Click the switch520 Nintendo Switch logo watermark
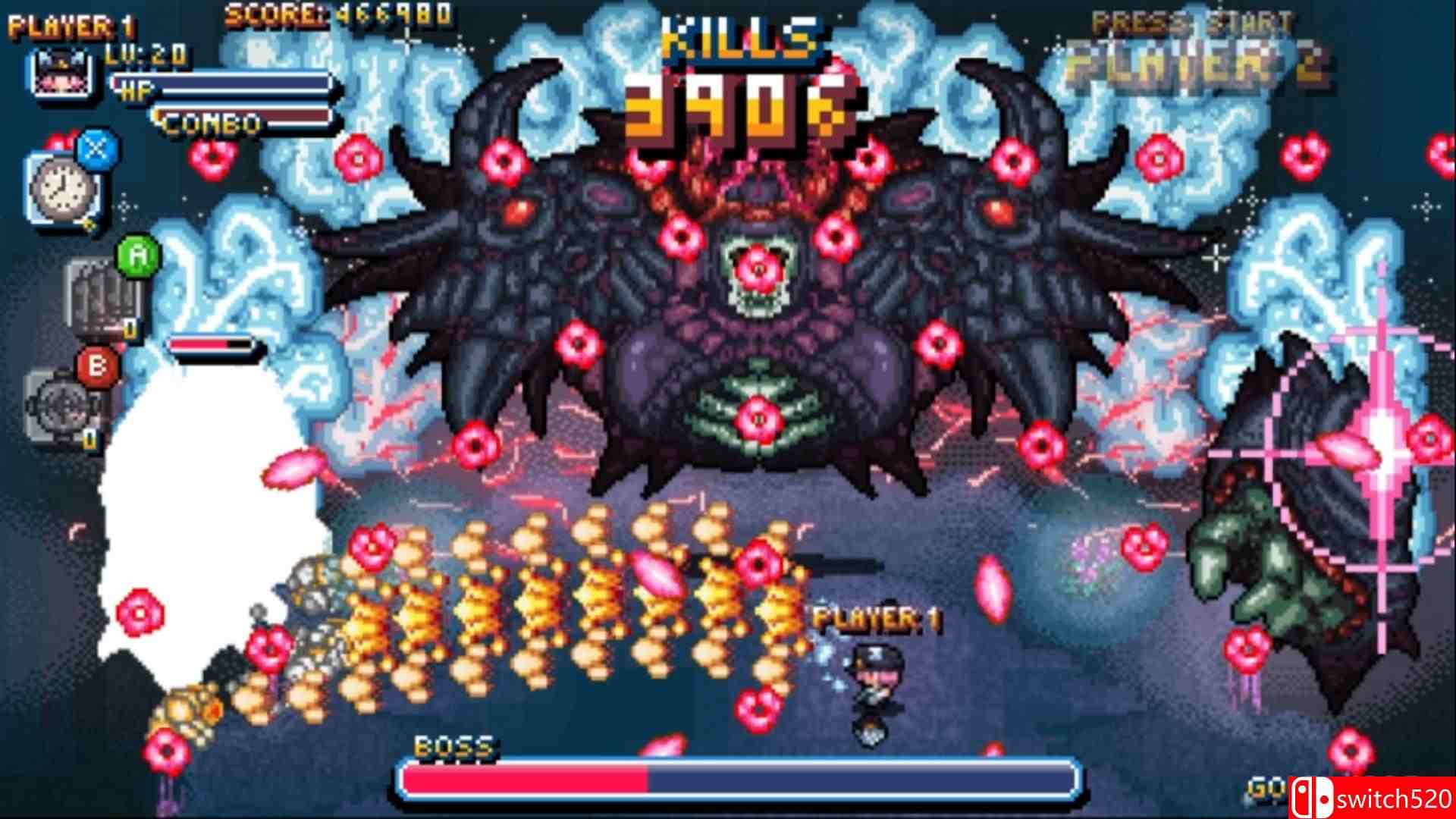The width and height of the screenshot is (1456, 819). coord(1373,796)
